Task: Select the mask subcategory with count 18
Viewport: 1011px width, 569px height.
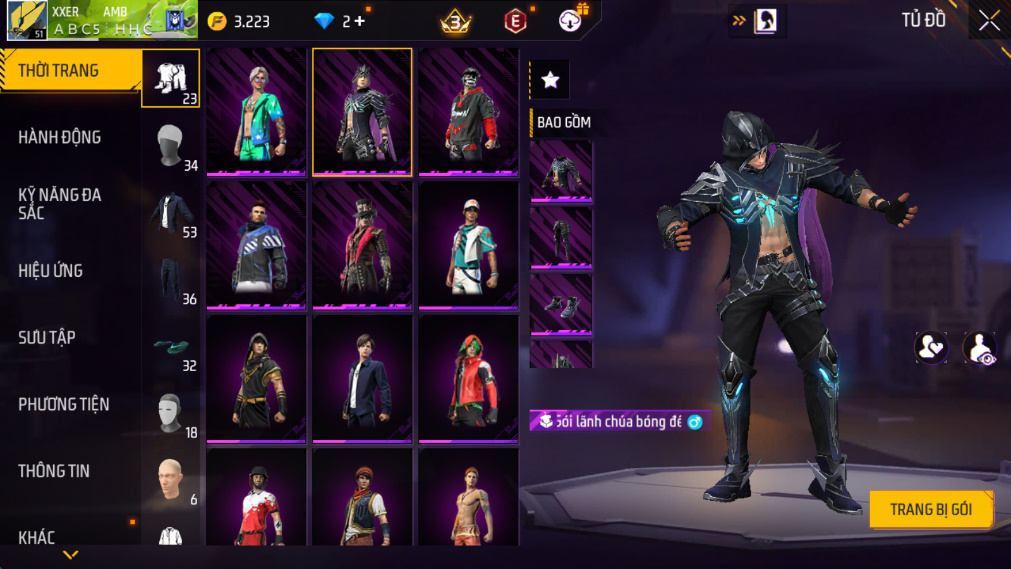Action: (x=171, y=412)
